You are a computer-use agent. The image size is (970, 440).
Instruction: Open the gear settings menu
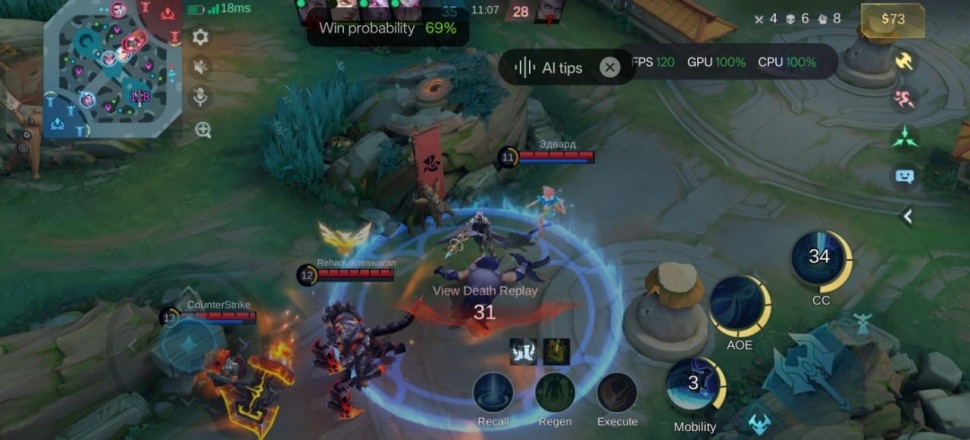pos(200,37)
